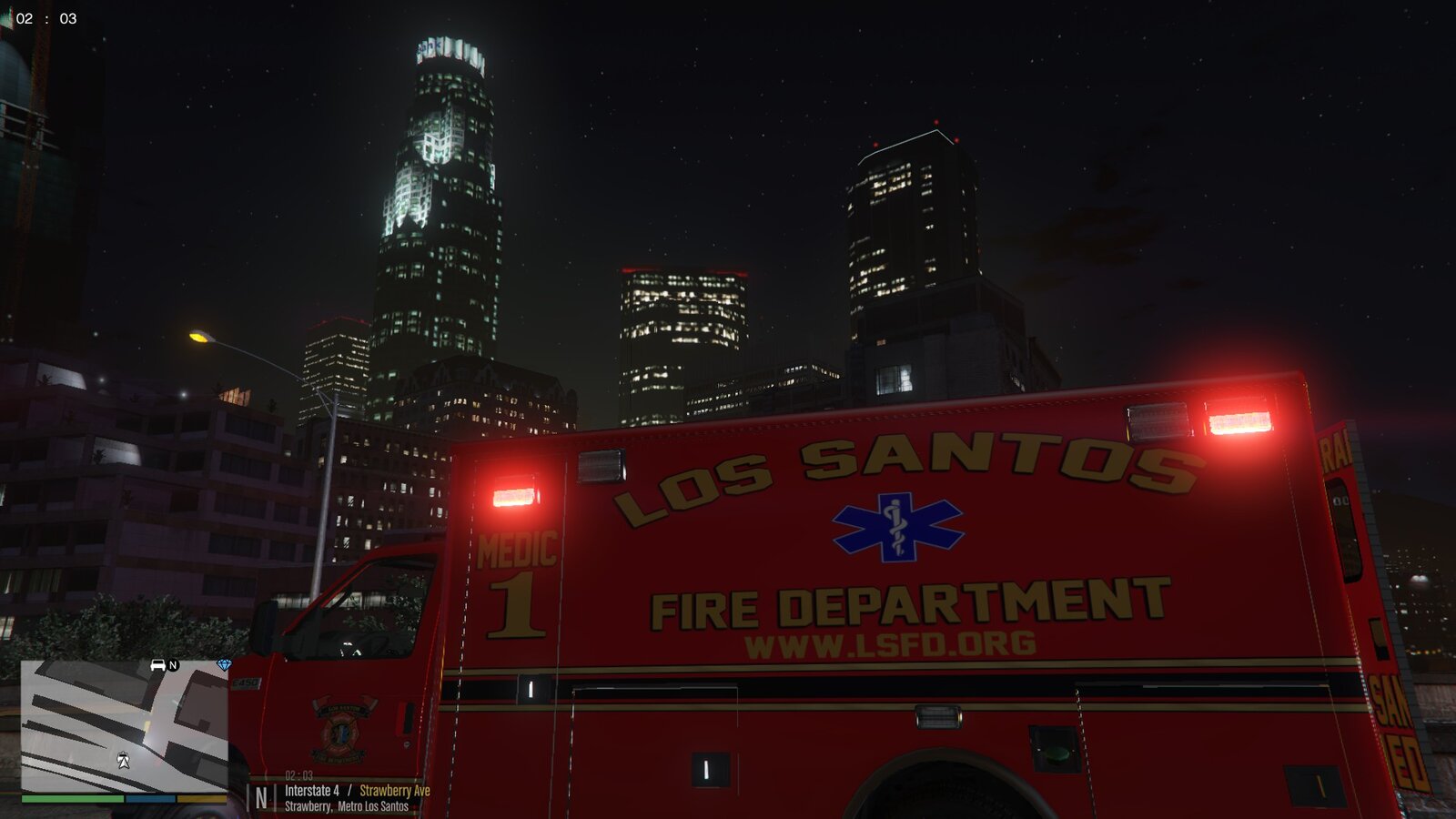
Task: Click the blue armor bar segment
Action: pyautogui.click(x=149, y=799)
